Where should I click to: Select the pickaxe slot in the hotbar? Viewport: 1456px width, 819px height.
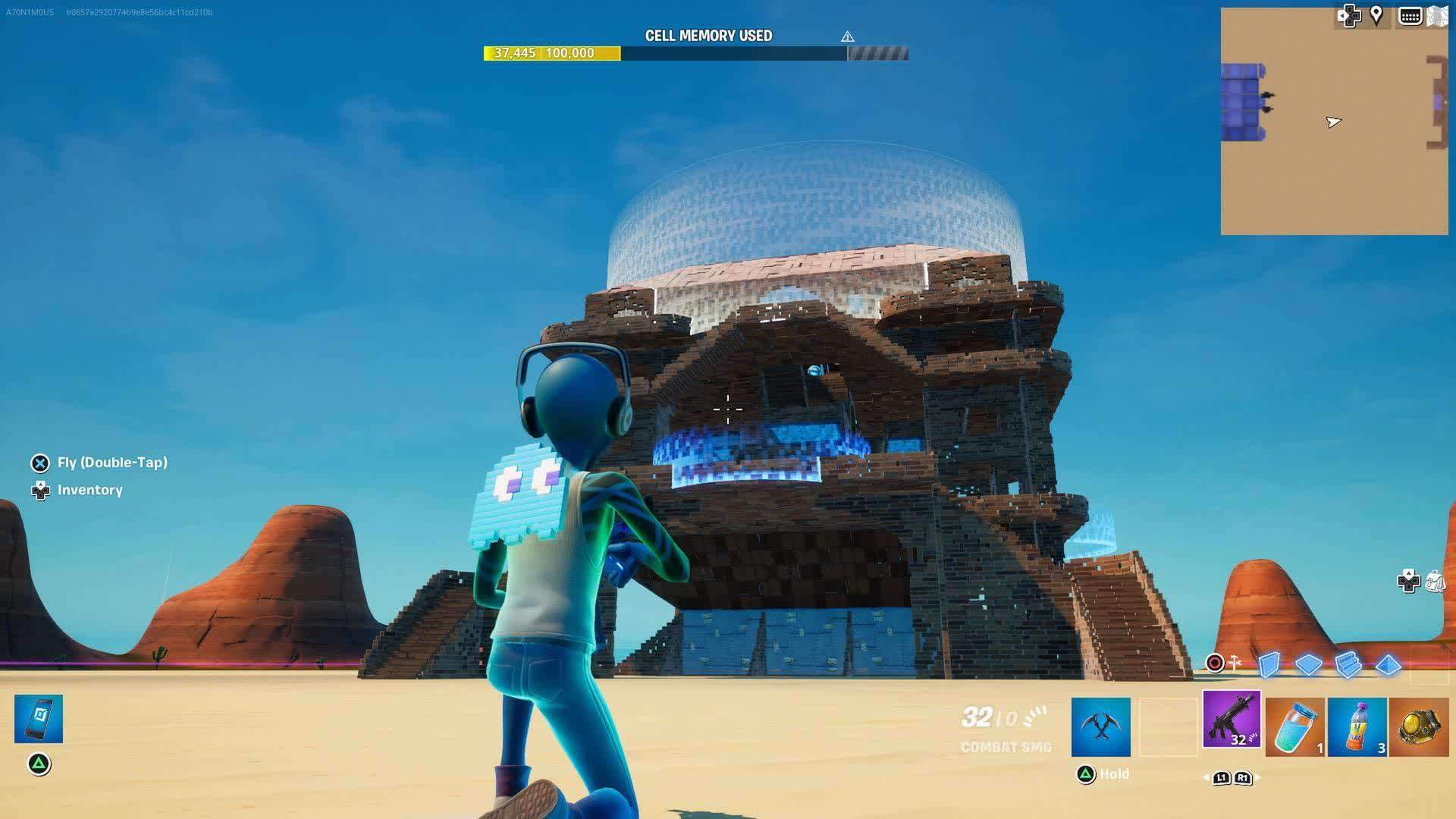click(x=1101, y=726)
